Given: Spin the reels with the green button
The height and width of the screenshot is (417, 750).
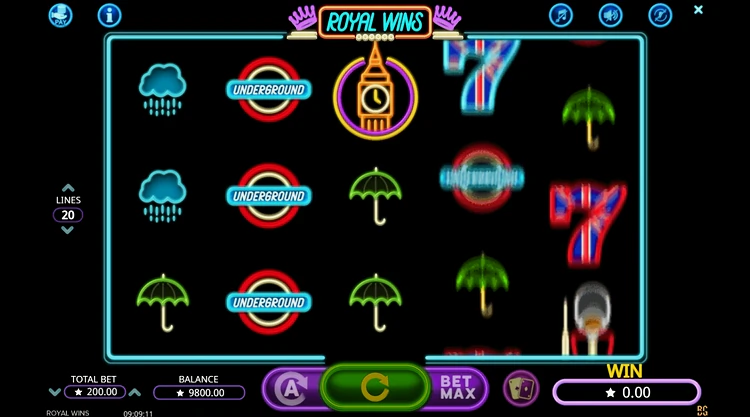Looking at the screenshot, I should click(x=373, y=387).
